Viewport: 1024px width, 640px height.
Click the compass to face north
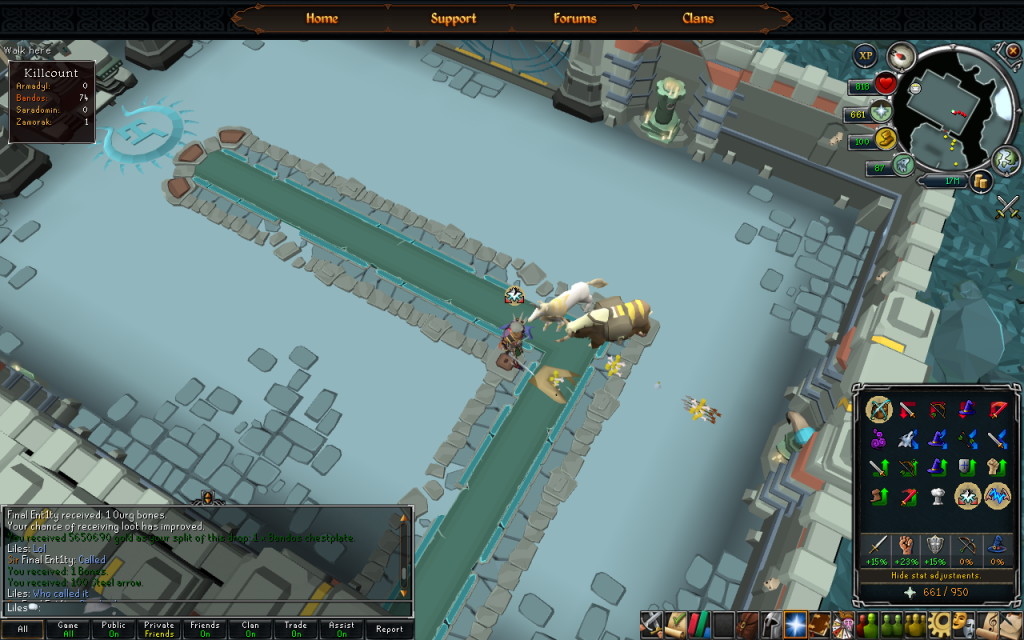(x=902, y=56)
